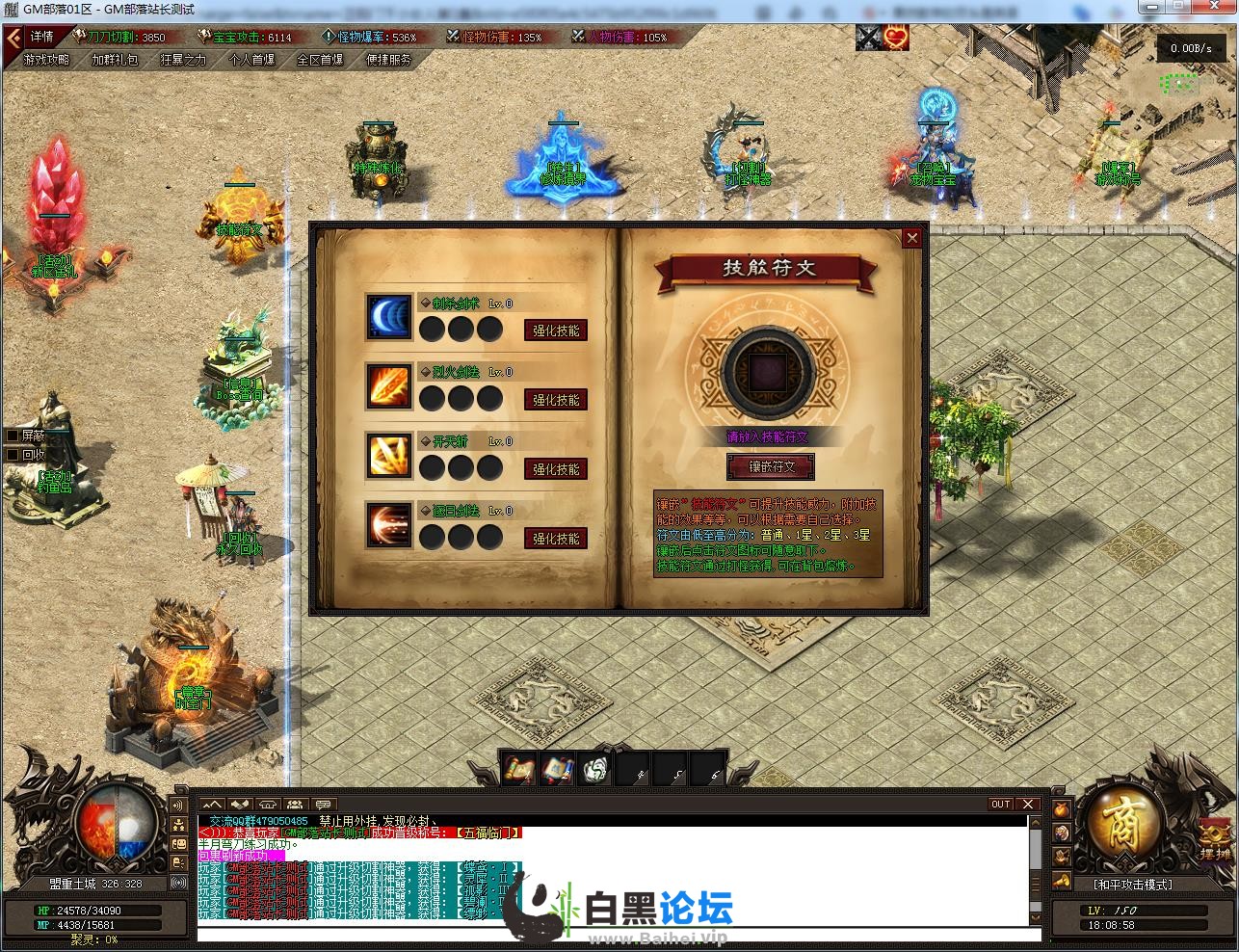Viewport: 1239px width, 952px height.
Task: Open 便捷服务 quick services
Action: (x=388, y=60)
